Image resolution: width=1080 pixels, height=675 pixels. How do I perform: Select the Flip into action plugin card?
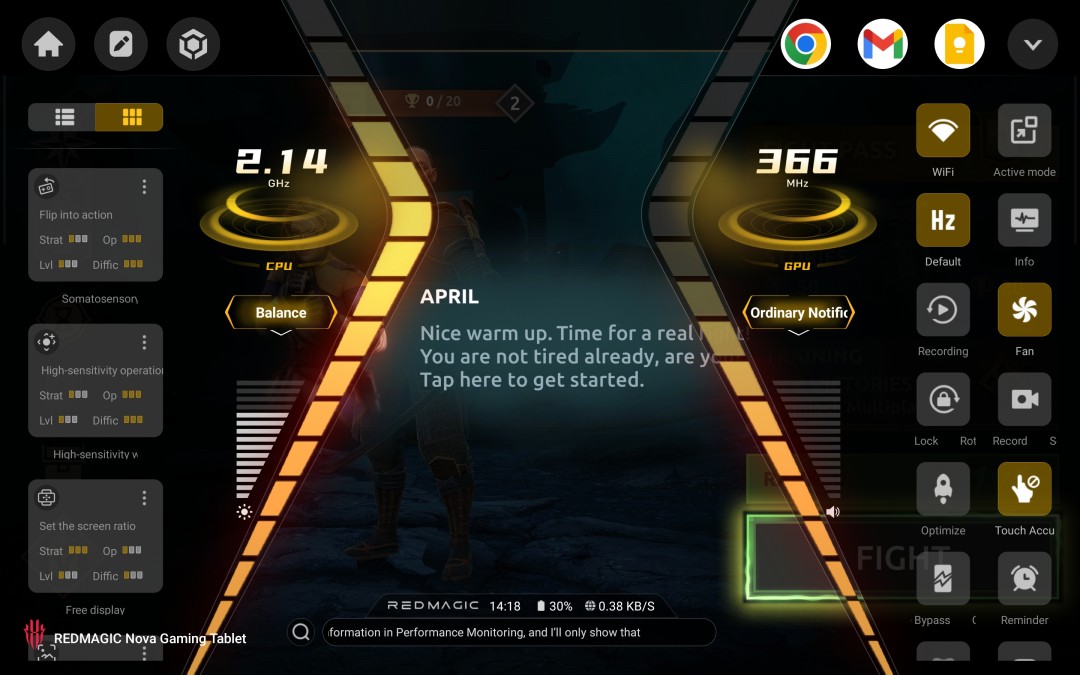95,225
